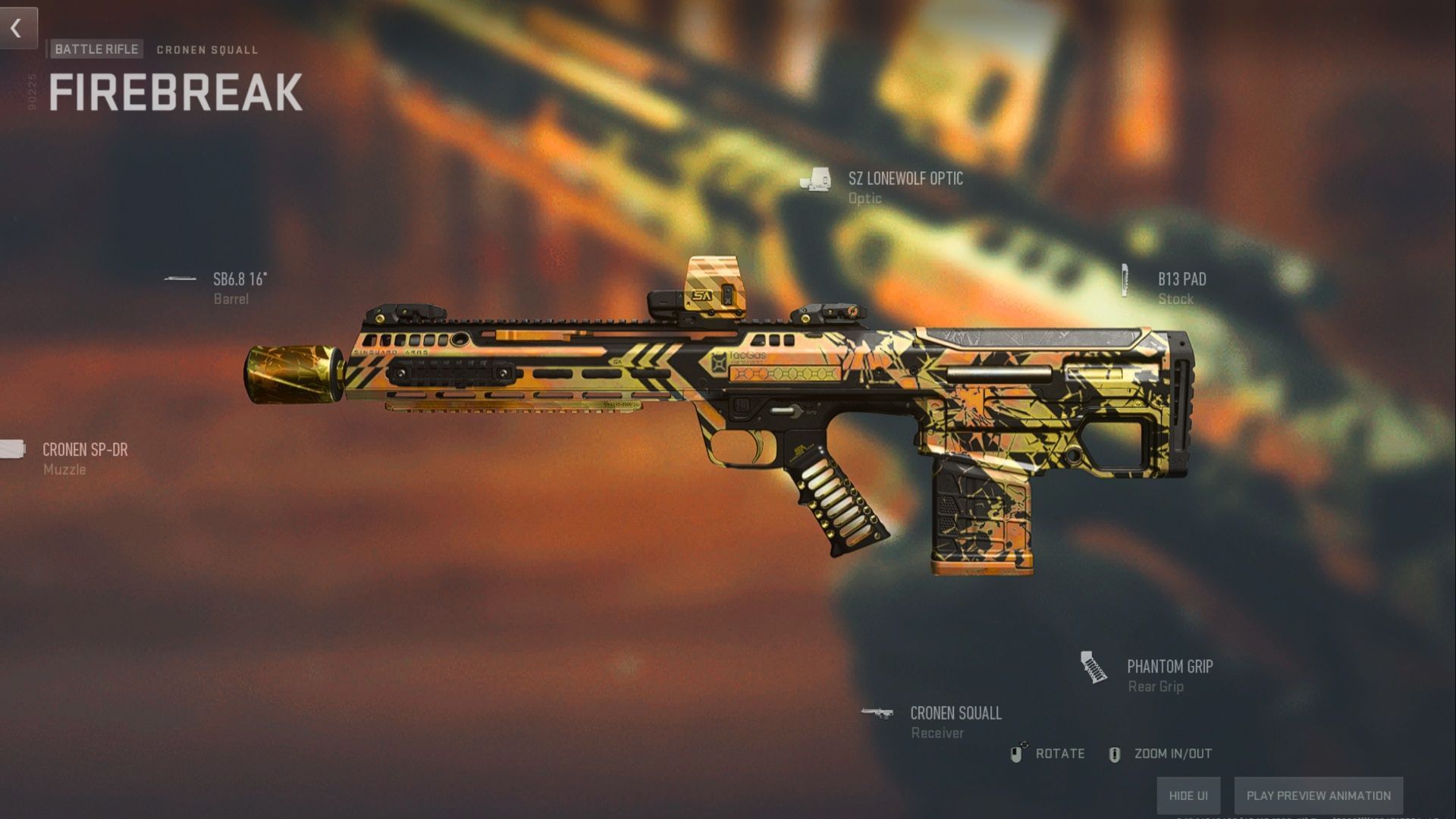The width and height of the screenshot is (1456, 819).
Task: Click the back arrow to exit
Action: point(17,29)
